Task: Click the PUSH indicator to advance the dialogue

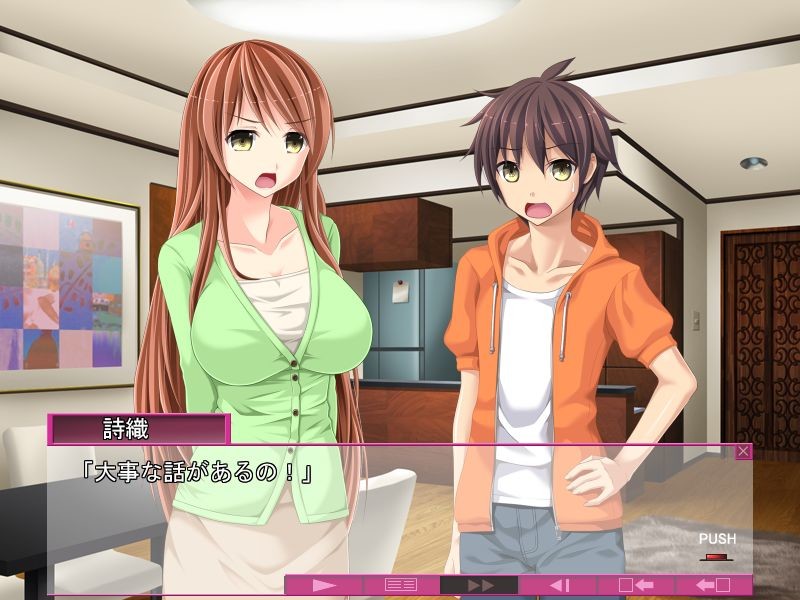Action: click(717, 545)
